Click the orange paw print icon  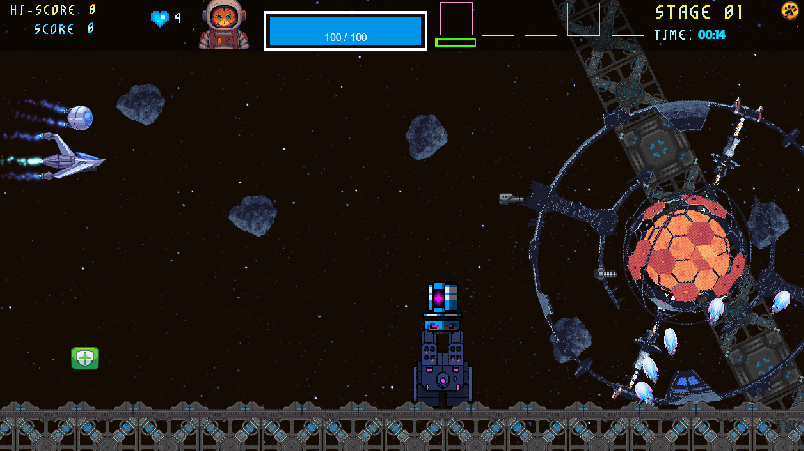coord(789,11)
